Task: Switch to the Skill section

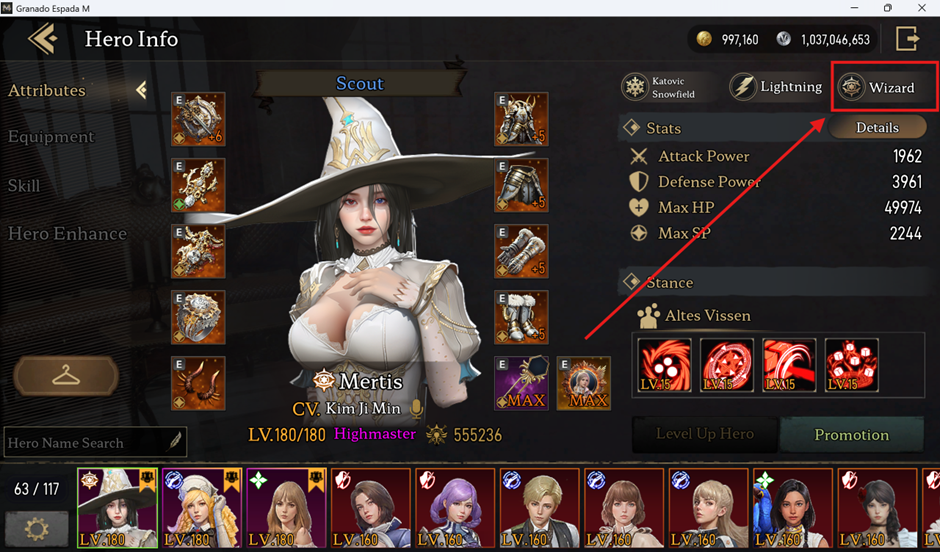Action: coord(24,186)
